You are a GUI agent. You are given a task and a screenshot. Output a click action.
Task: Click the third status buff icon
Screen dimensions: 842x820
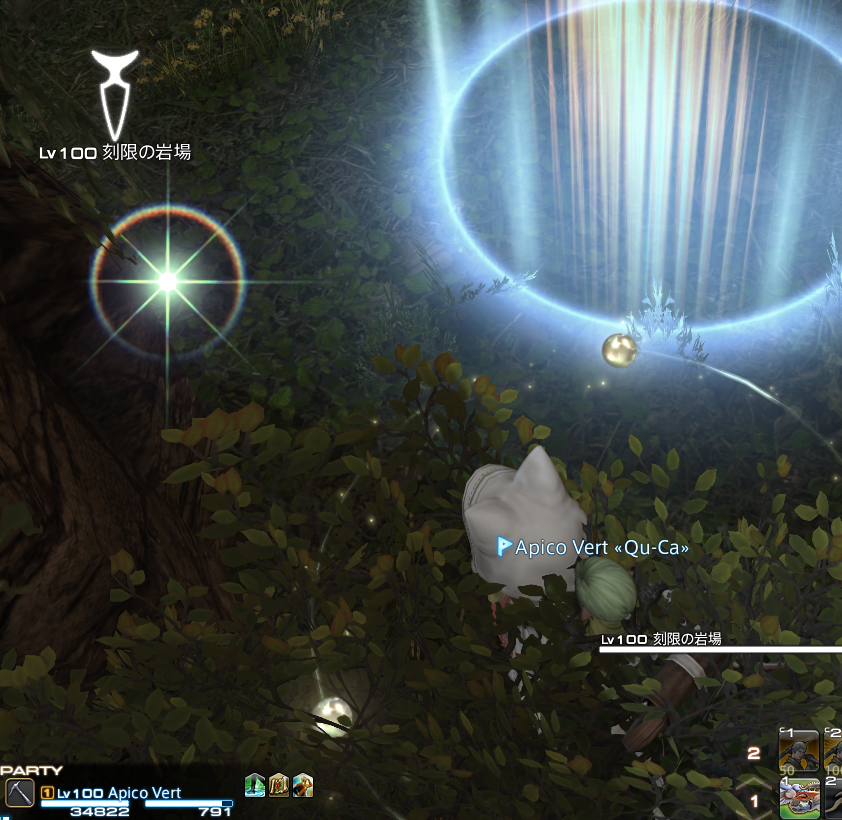(x=303, y=786)
